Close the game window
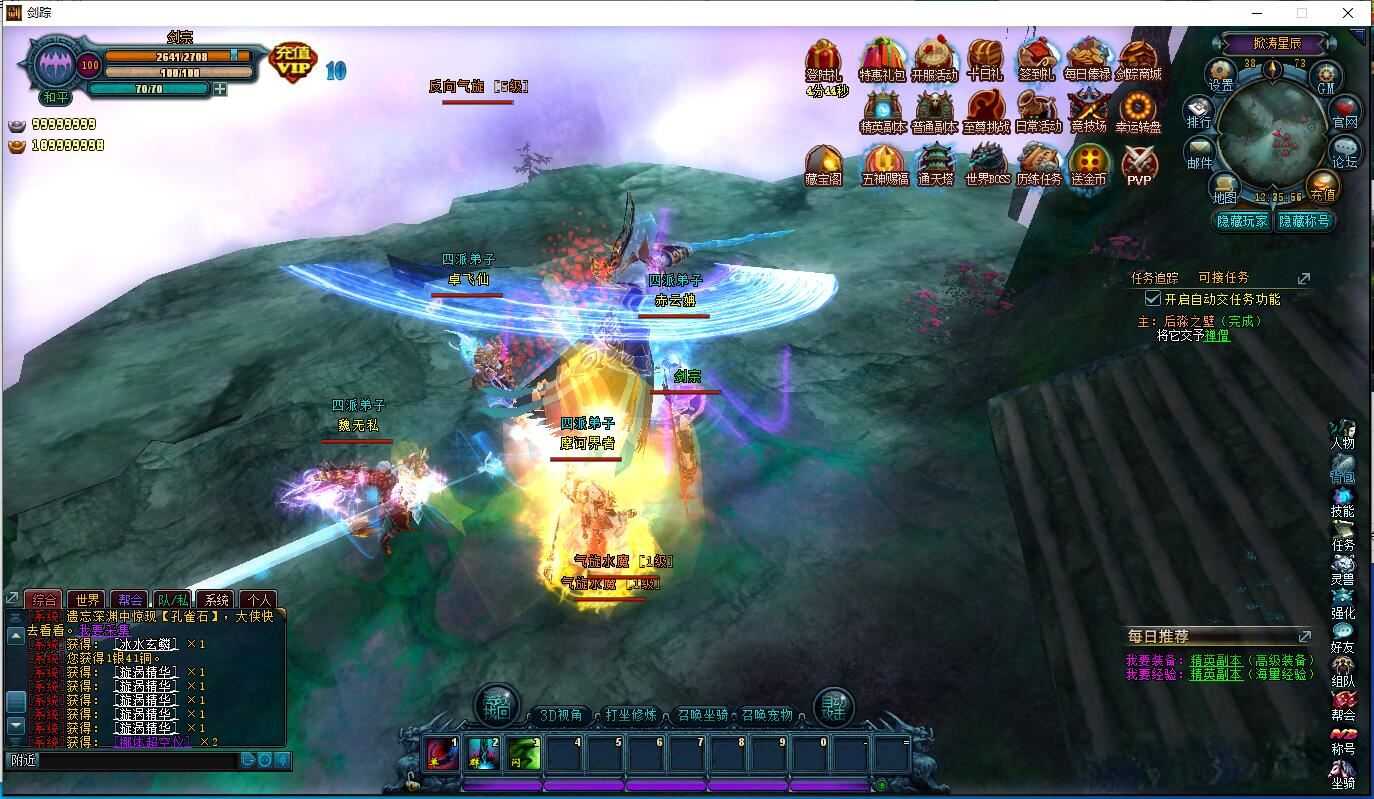 (1347, 13)
